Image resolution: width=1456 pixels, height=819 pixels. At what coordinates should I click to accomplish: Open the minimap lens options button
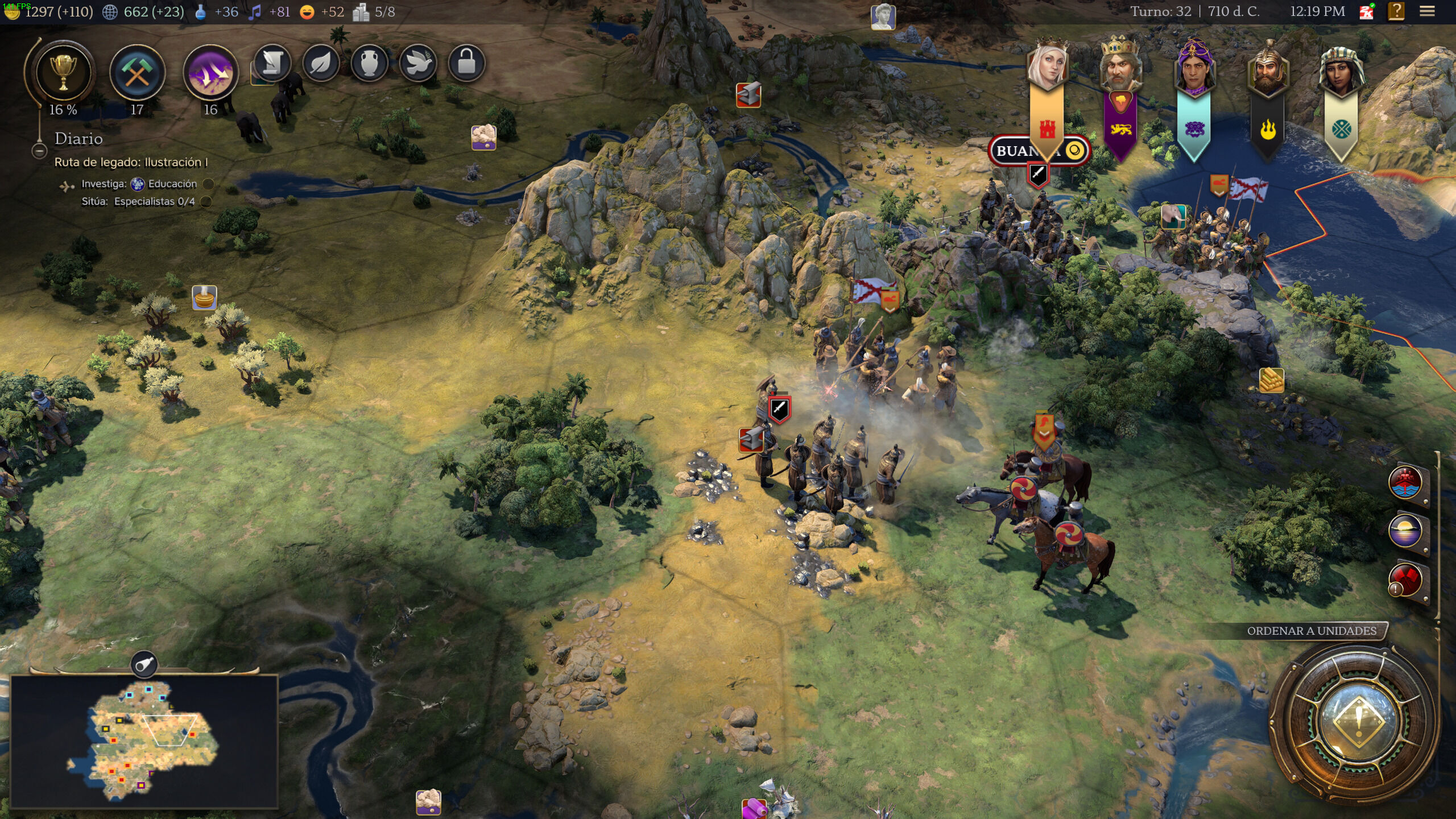[144, 664]
